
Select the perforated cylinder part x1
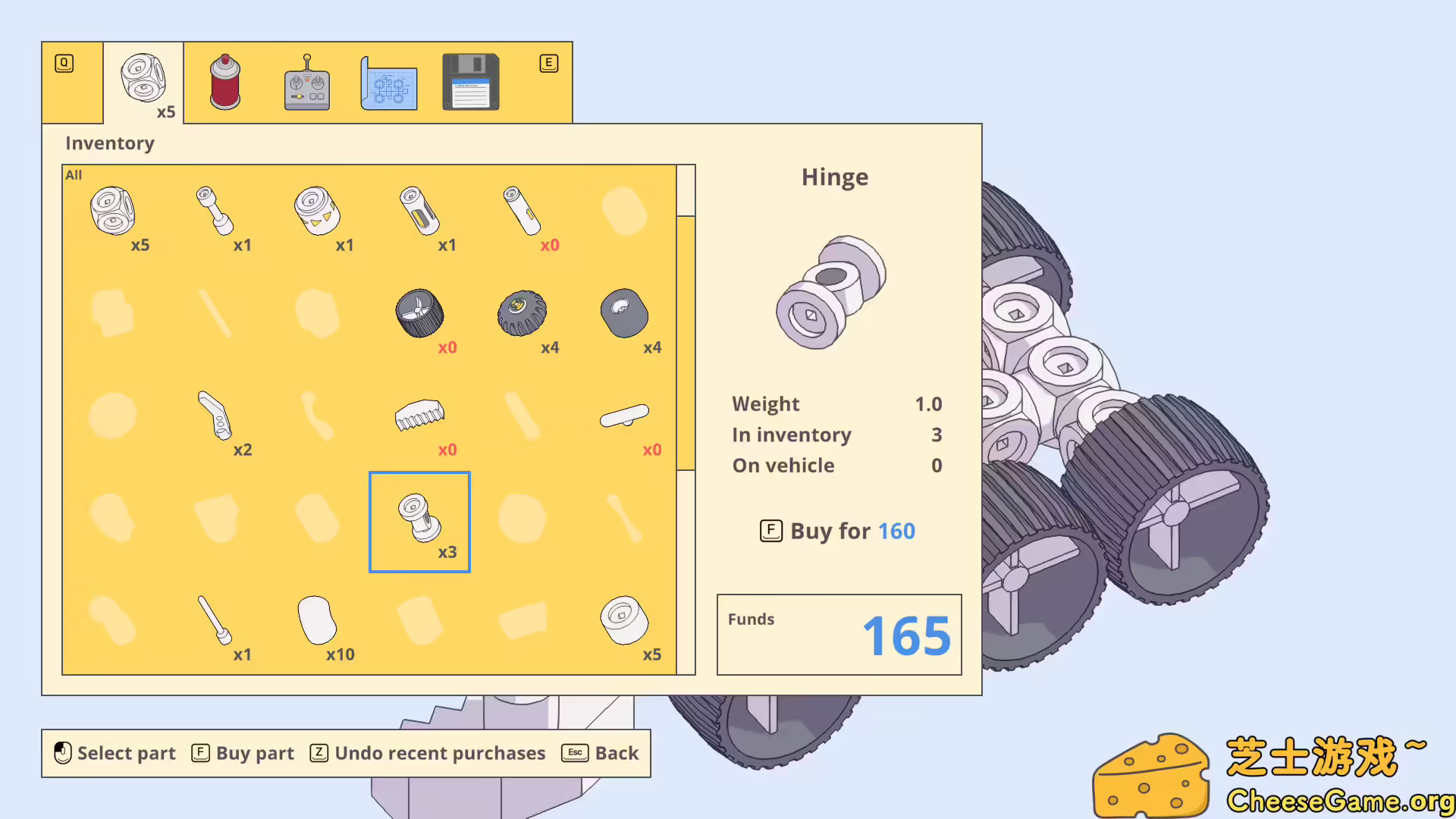tap(318, 211)
